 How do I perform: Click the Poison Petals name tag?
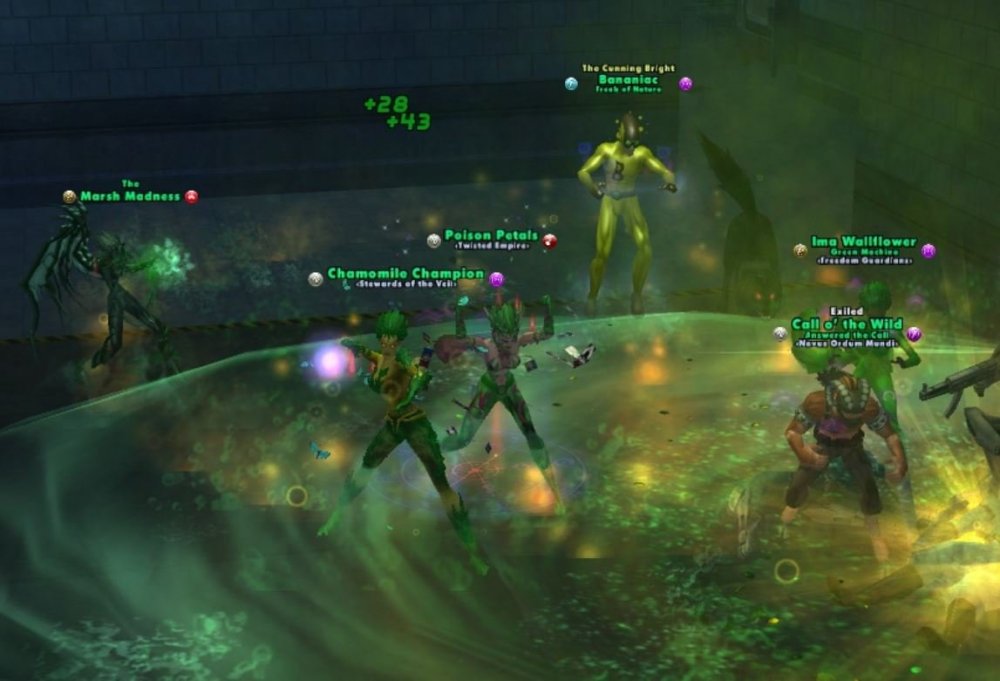pos(491,236)
